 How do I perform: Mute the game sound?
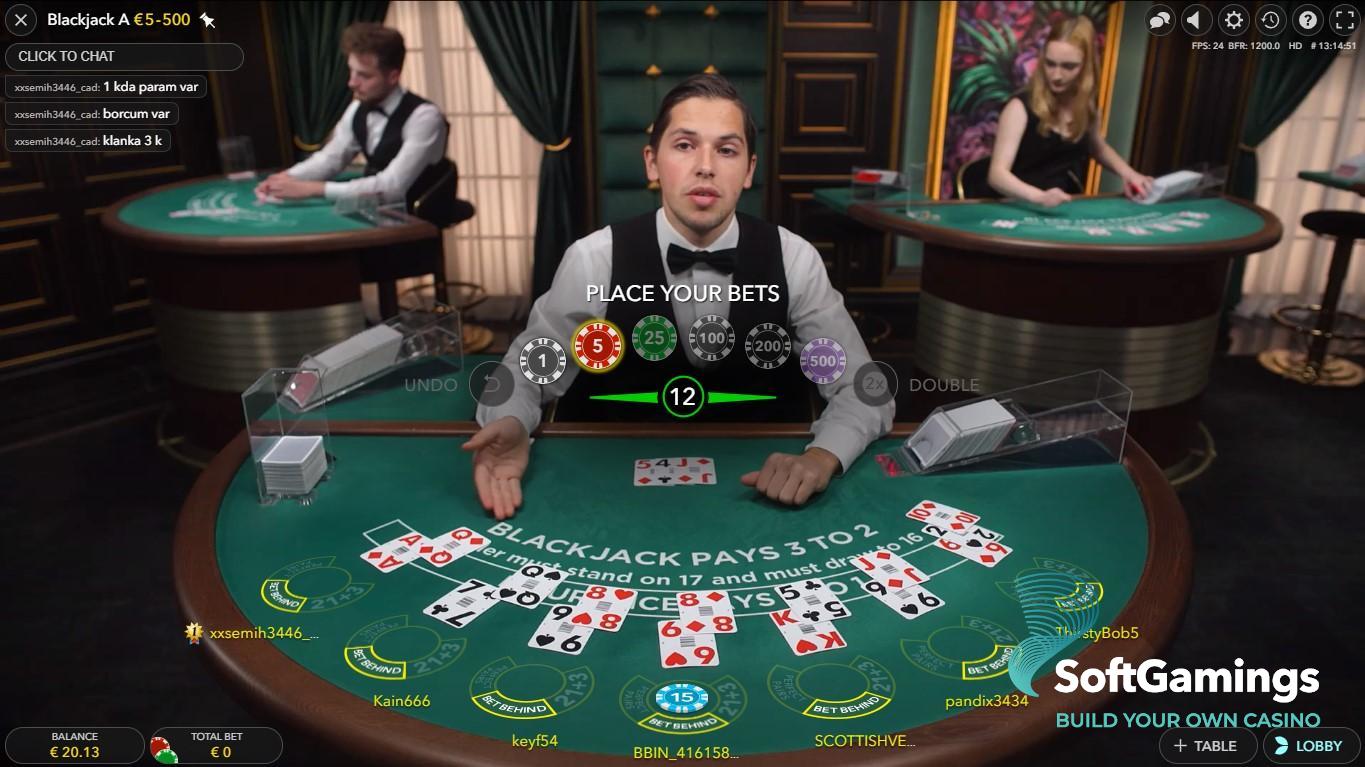[x=1197, y=20]
